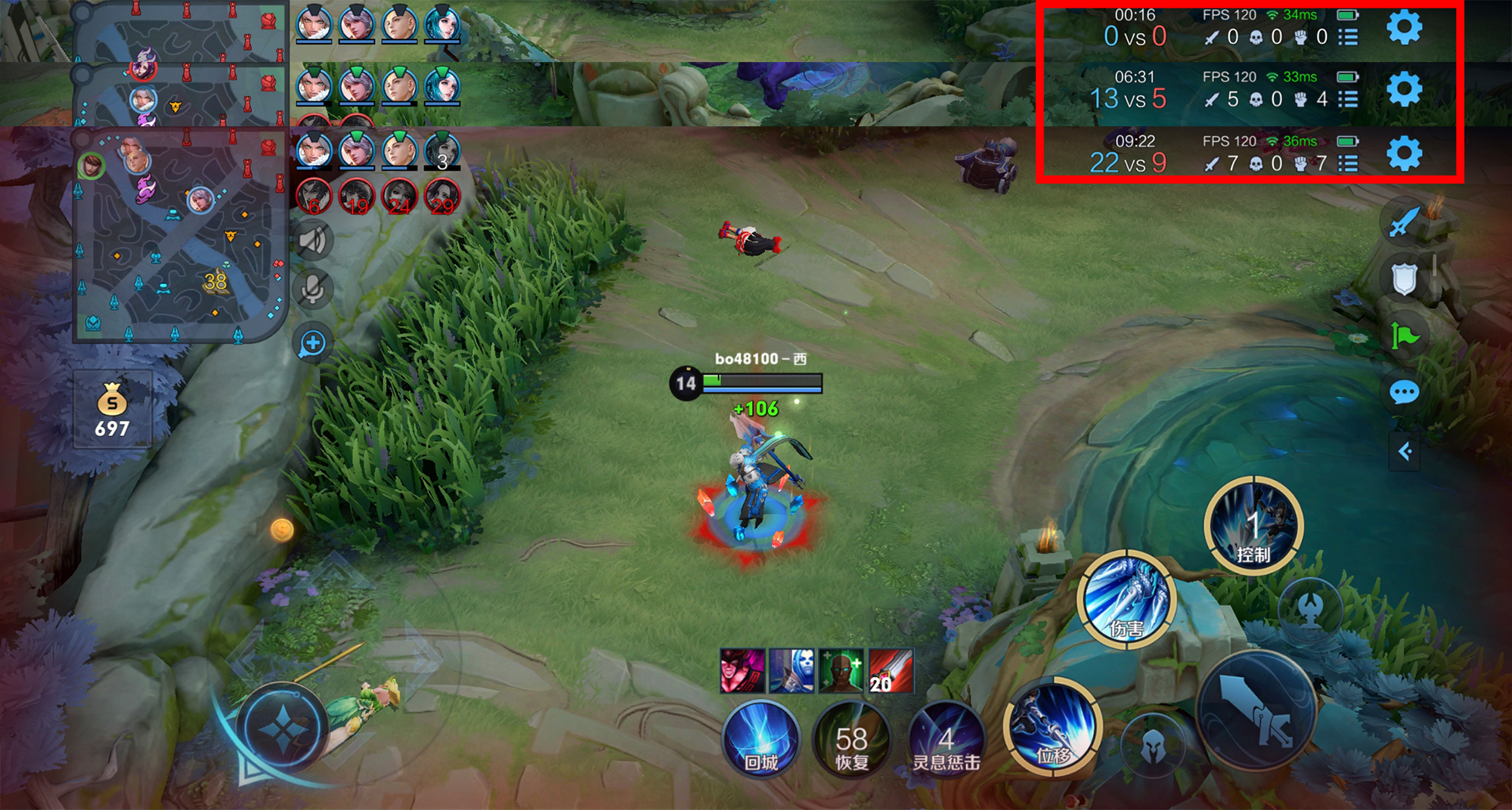Select the tower target attack button
1512x810 pixels.
pyautogui.click(x=1312, y=607)
